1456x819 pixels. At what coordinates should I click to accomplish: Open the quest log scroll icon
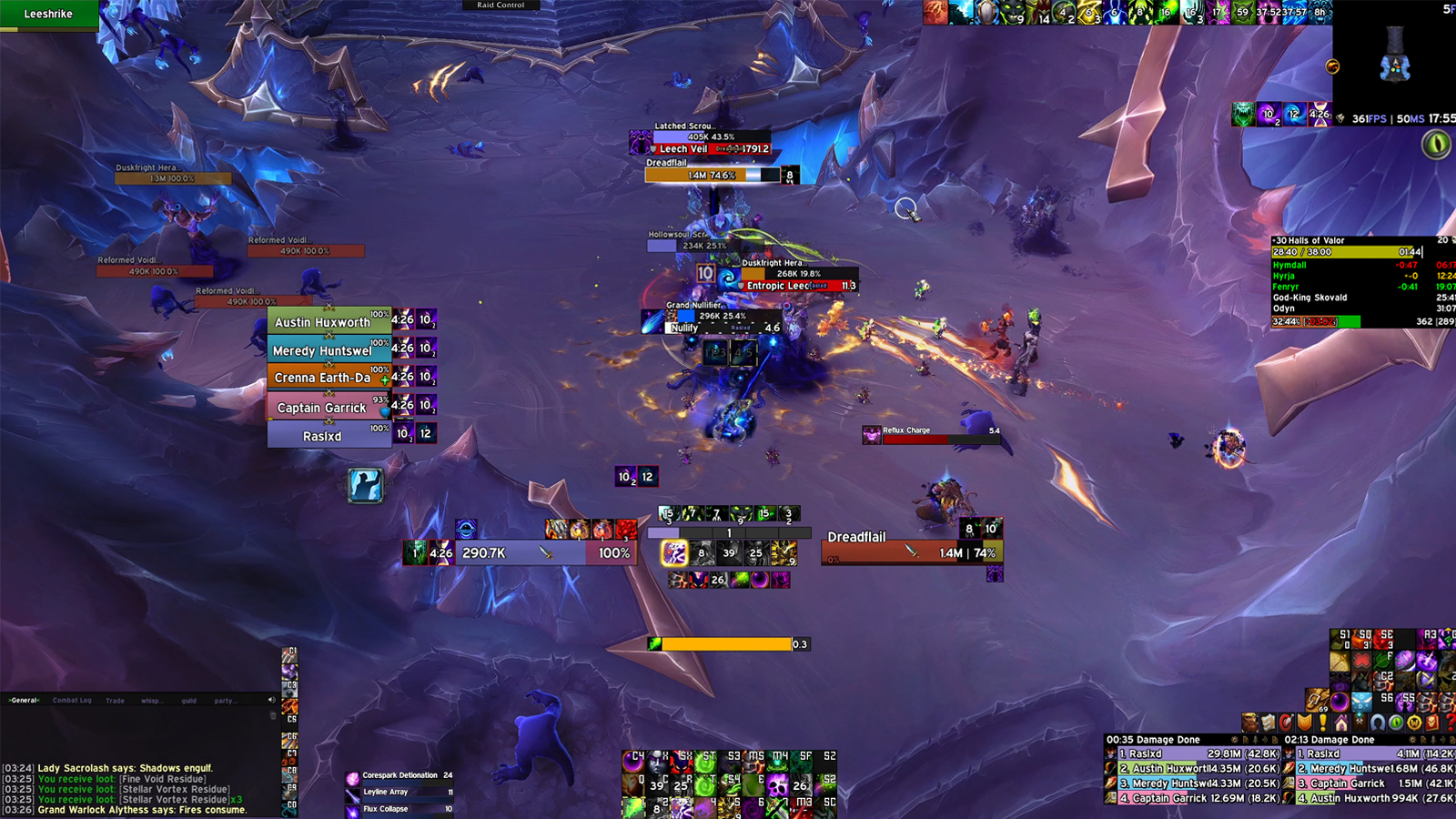[x=1267, y=723]
